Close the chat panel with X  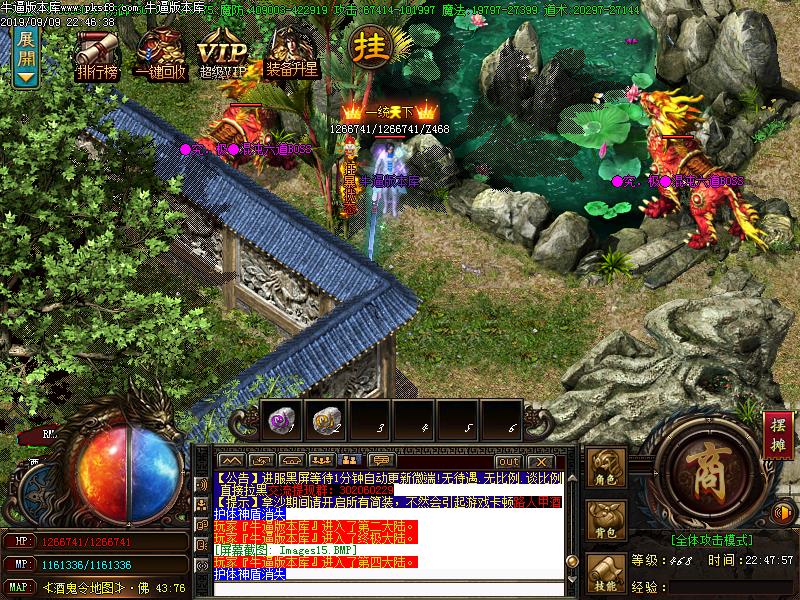pyautogui.click(x=541, y=461)
